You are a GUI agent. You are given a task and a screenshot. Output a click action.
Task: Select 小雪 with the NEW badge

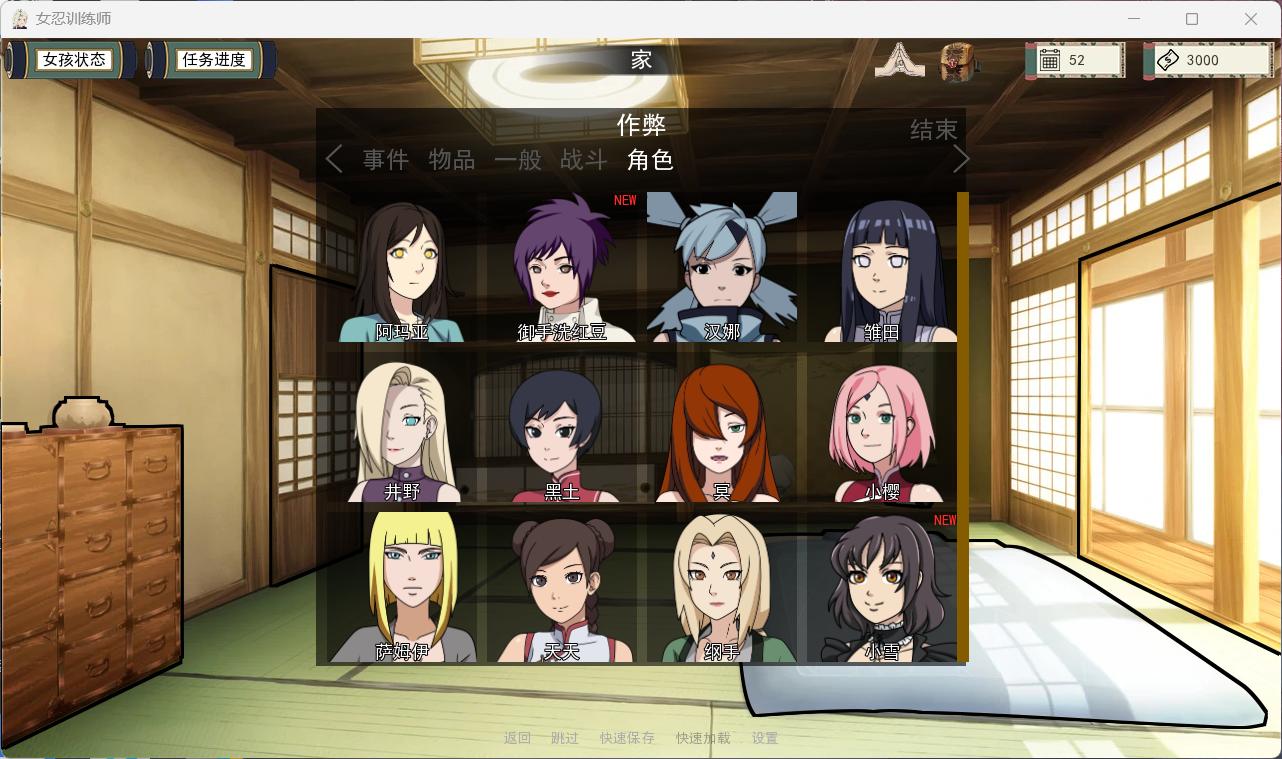tap(882, 590)
